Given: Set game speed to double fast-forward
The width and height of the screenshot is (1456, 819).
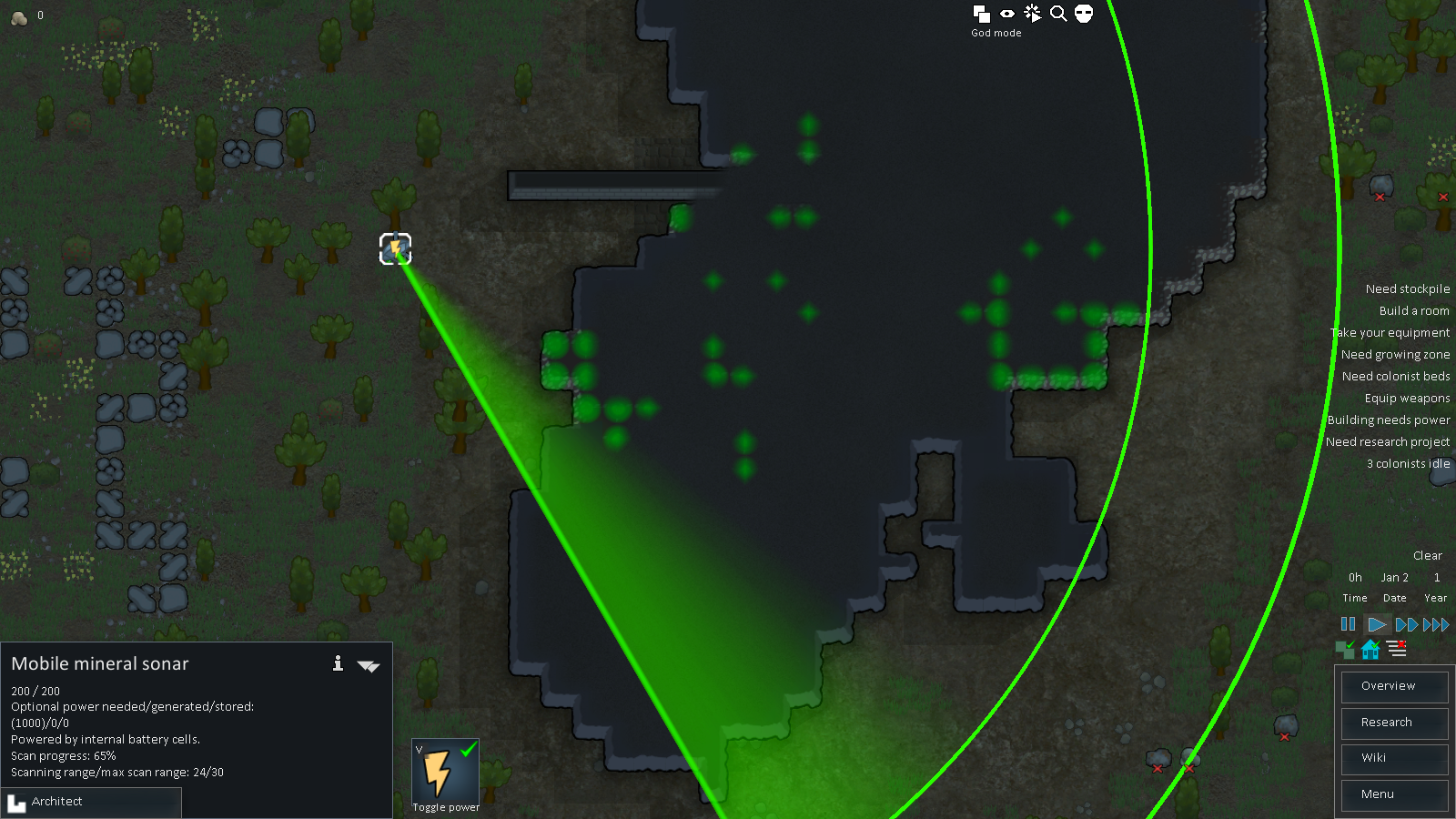Looking at the screenshot, I should [x=1406, y=624].
